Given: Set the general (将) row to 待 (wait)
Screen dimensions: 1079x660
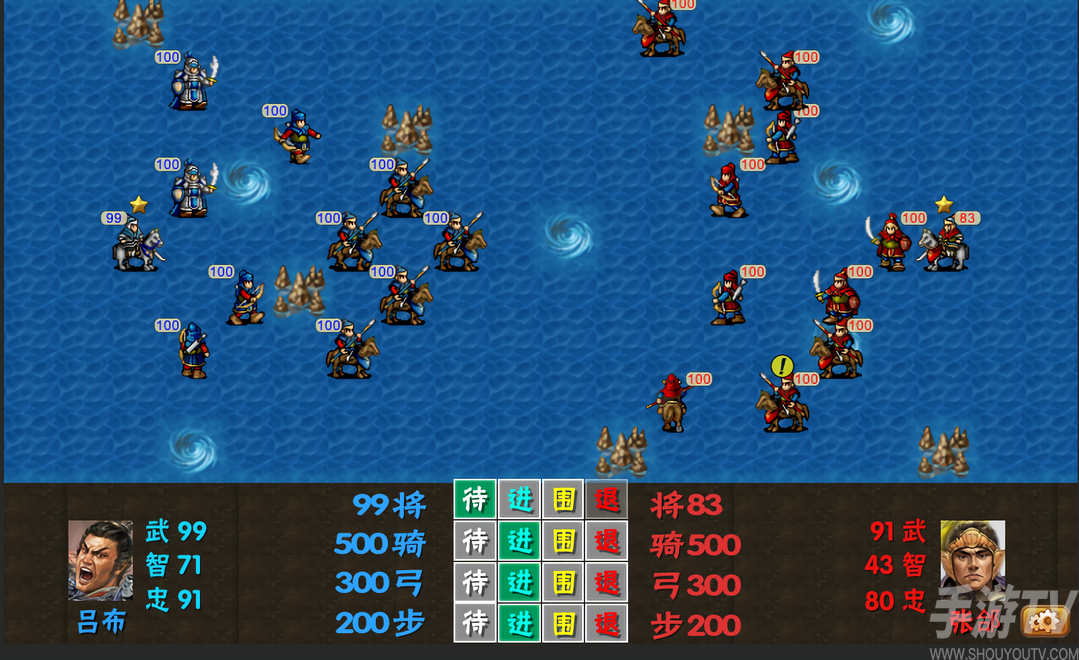Looking at the screenshot, I should [x=475, y=500].
